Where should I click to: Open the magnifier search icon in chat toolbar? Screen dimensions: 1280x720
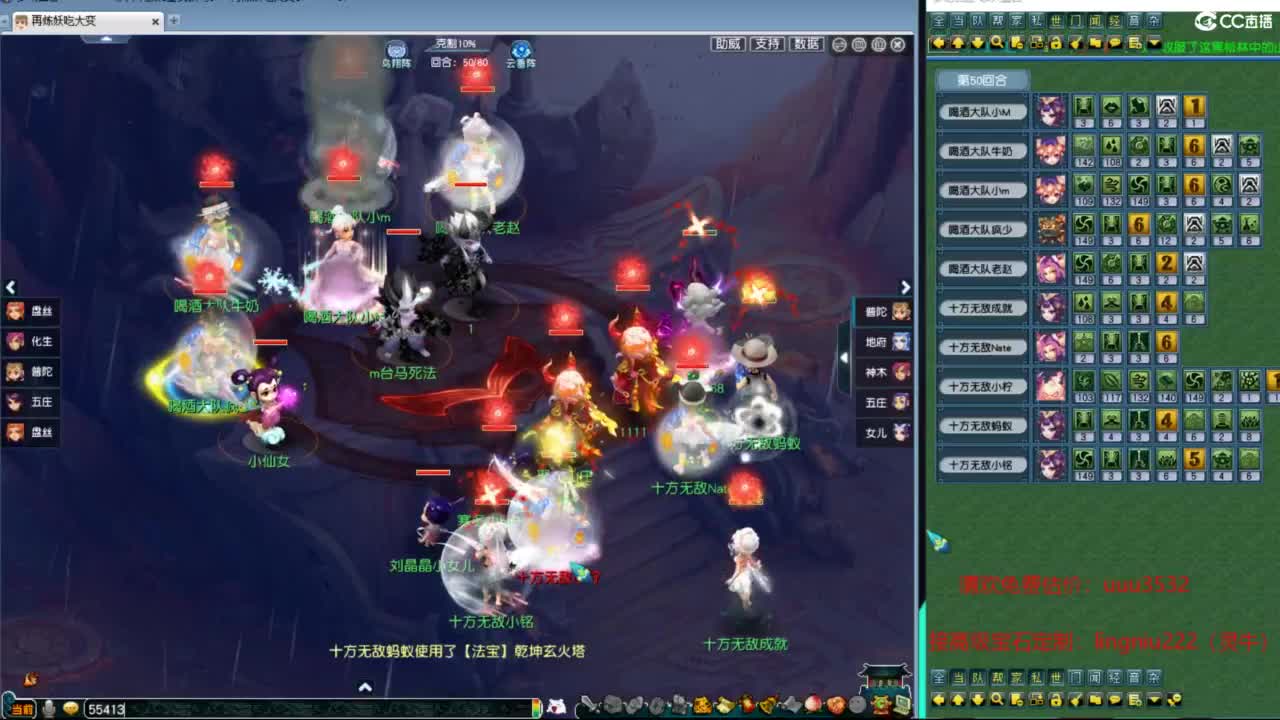click(x=997, y=42)
